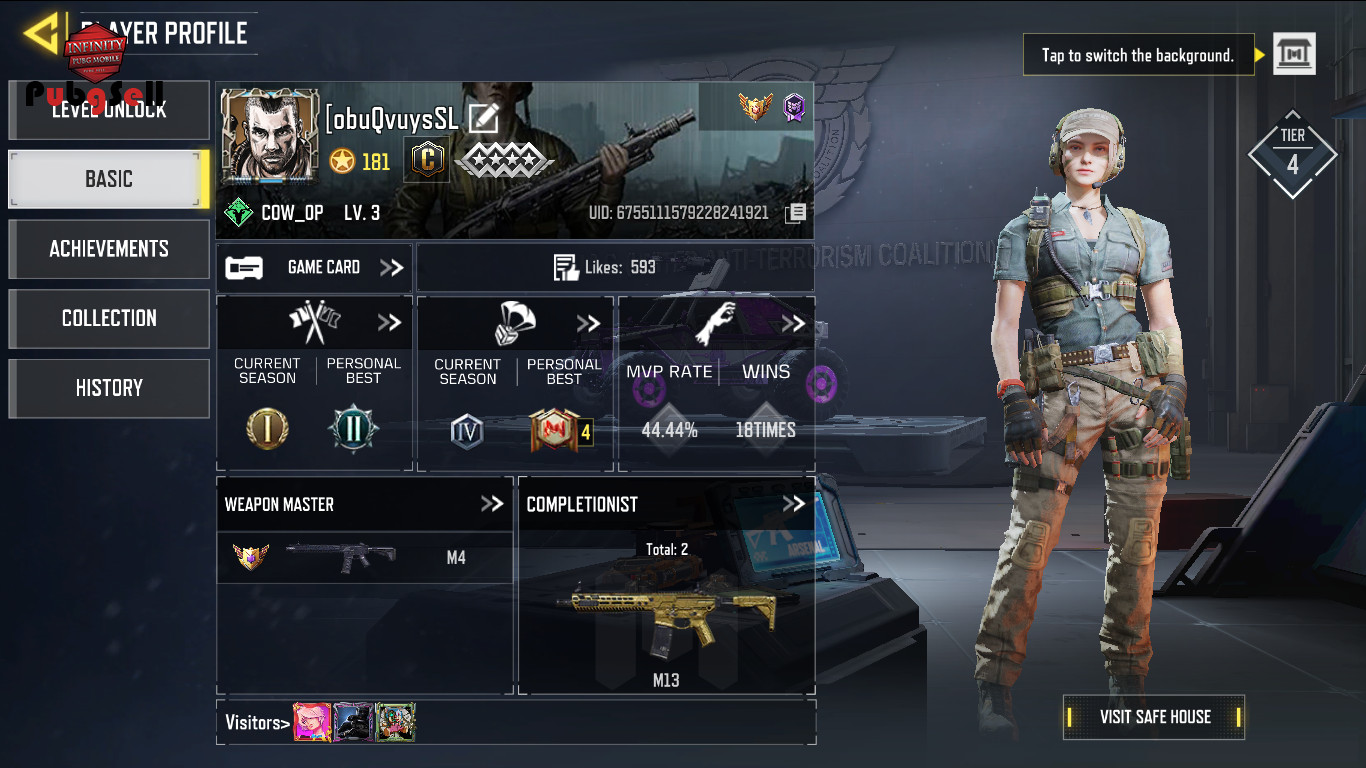Viewport: 1366px width, 768px height.
Task: Copy the UID with the copy icon
Action: click(x=795, y=213)
